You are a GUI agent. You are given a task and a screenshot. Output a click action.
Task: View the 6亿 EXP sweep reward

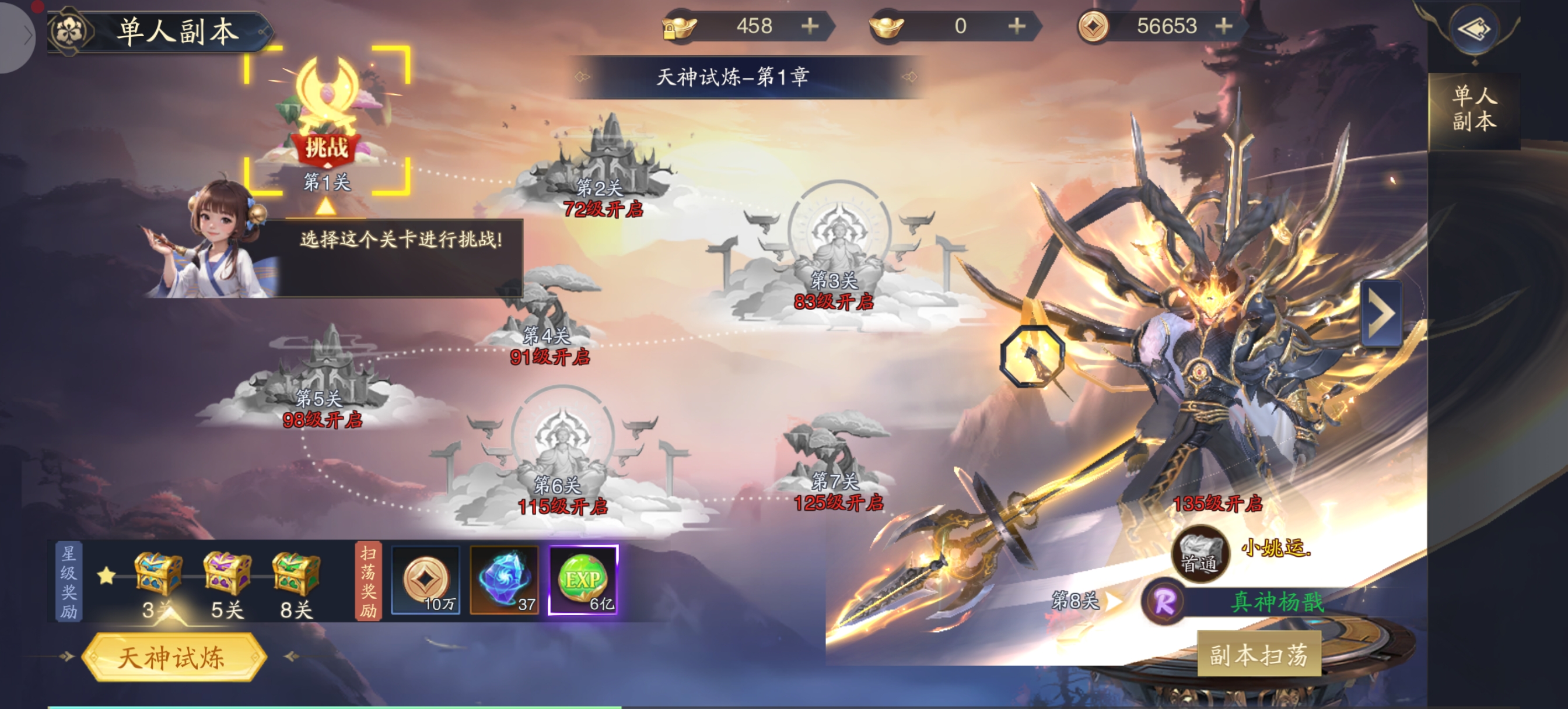click(x=583, y=580)
